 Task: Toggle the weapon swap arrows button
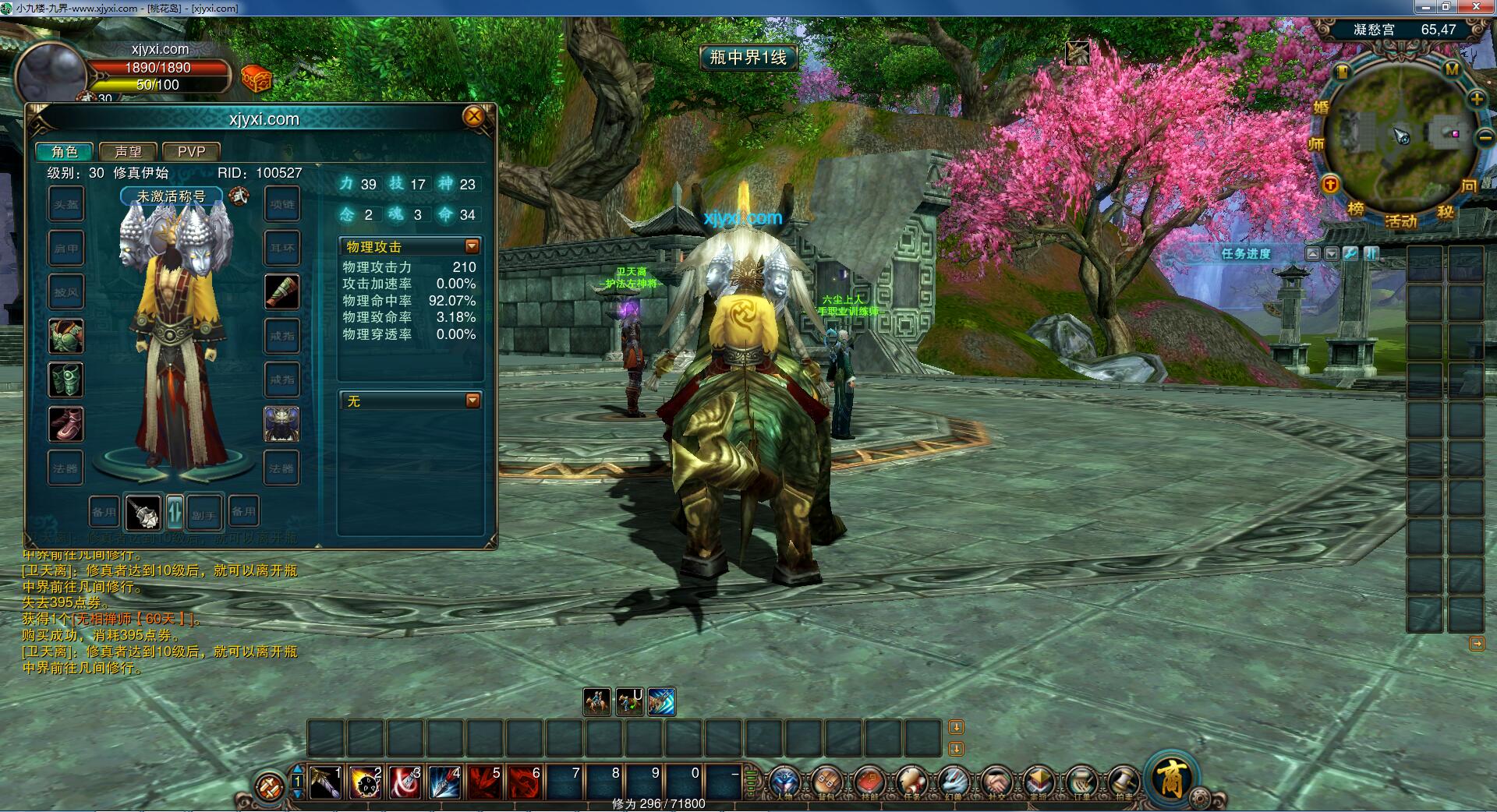175,512
